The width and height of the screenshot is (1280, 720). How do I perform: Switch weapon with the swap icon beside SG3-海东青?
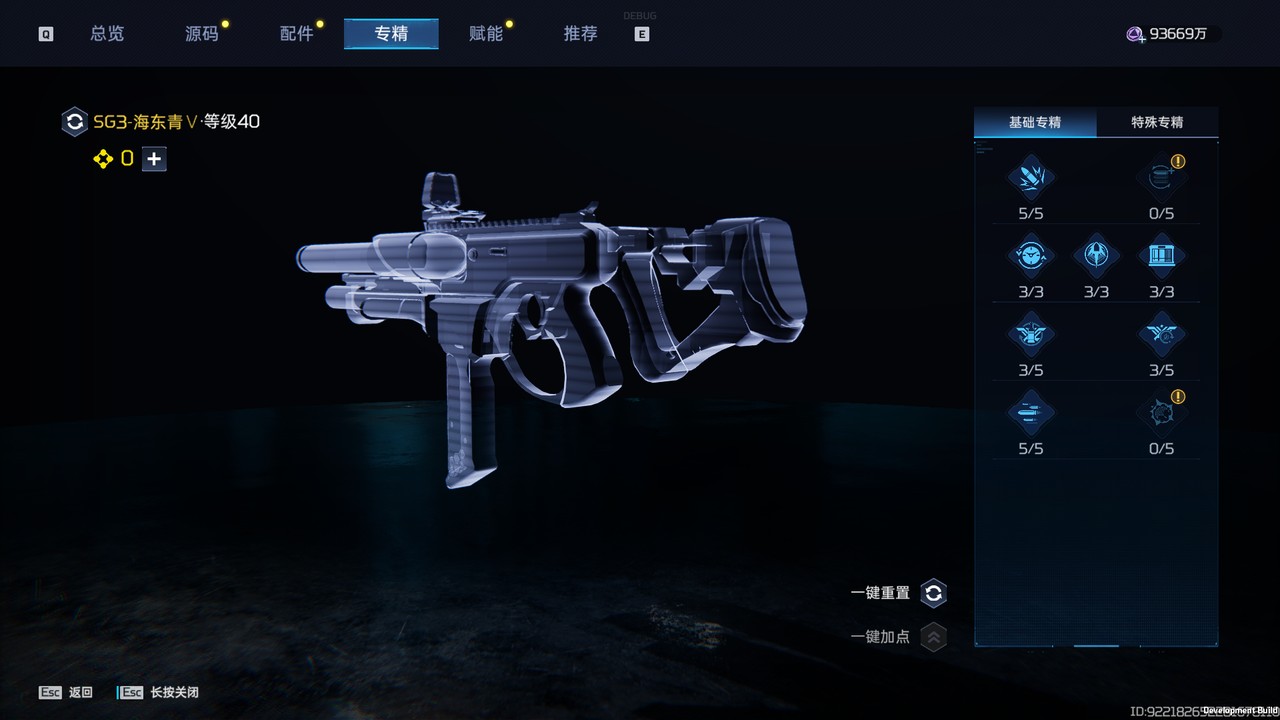[74, 122]
